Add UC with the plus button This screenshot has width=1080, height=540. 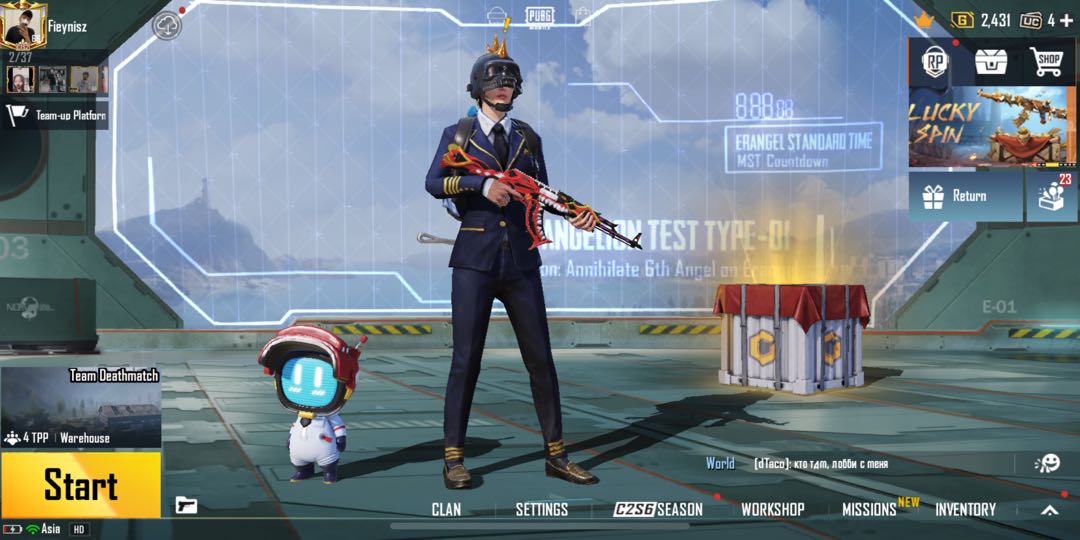(1067, 20)
